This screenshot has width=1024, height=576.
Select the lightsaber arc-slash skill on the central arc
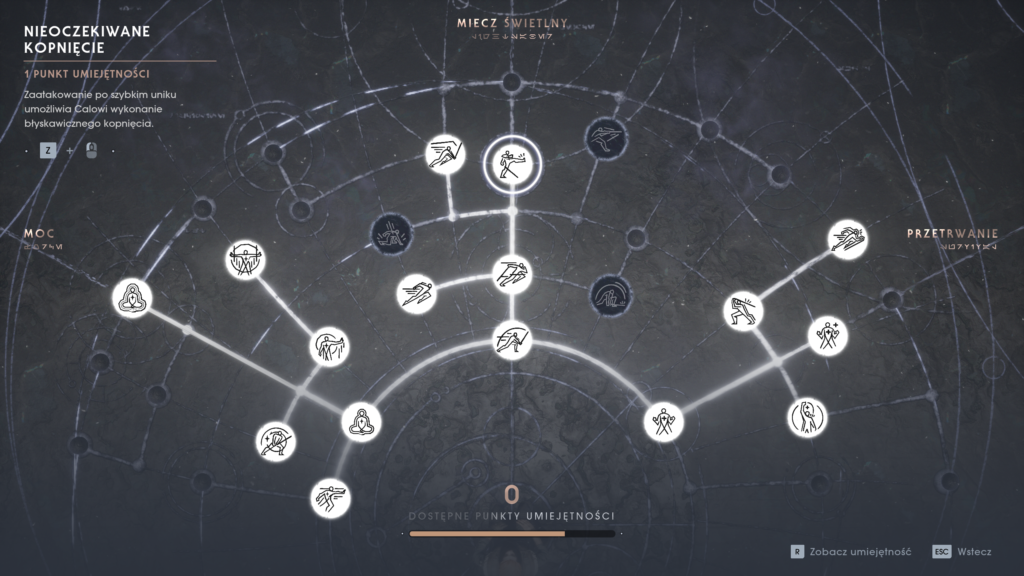512,340
